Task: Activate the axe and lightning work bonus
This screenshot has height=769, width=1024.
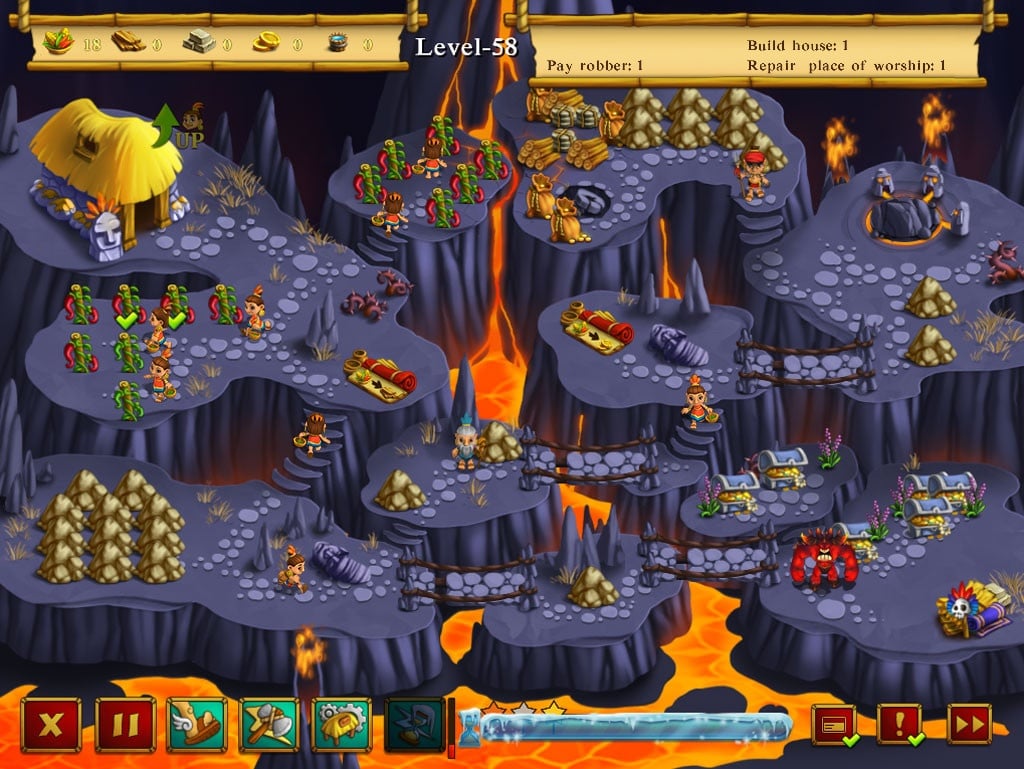Action: coord(269,725)
